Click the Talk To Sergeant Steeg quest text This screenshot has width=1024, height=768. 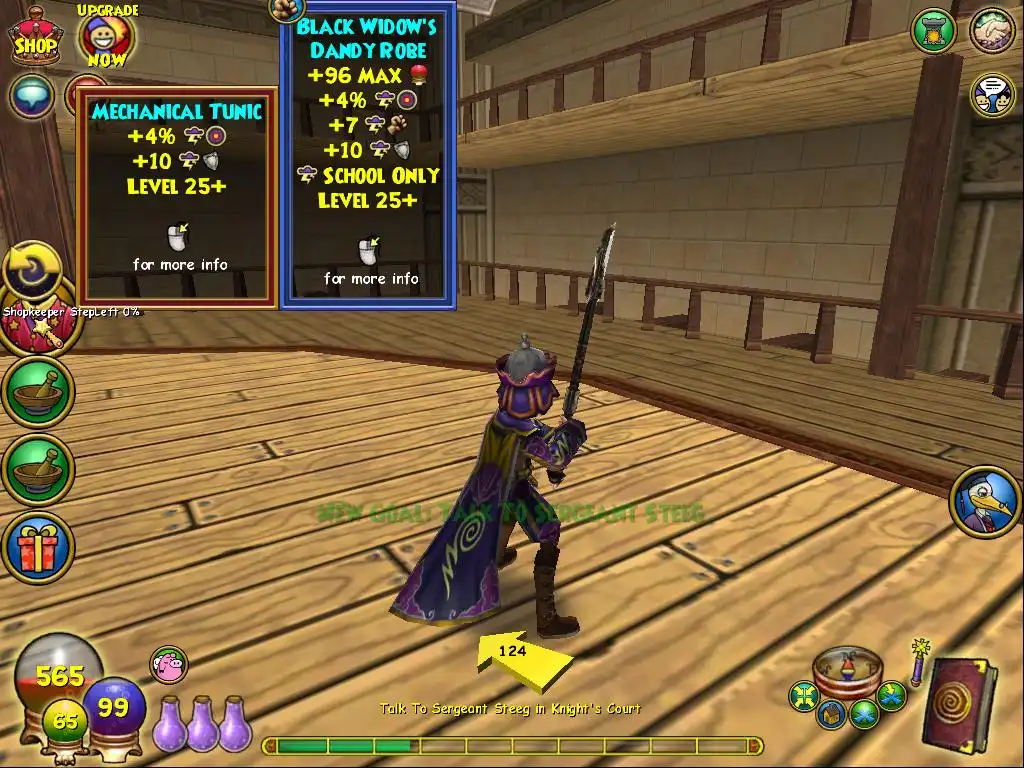click(510, 709)
